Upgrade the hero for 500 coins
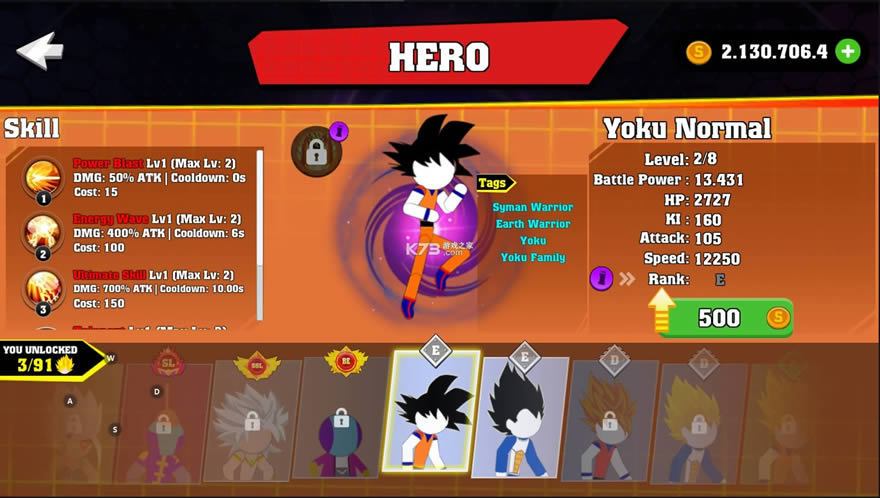The height and width of the screenshot is (498, 880). pos(725,318)
